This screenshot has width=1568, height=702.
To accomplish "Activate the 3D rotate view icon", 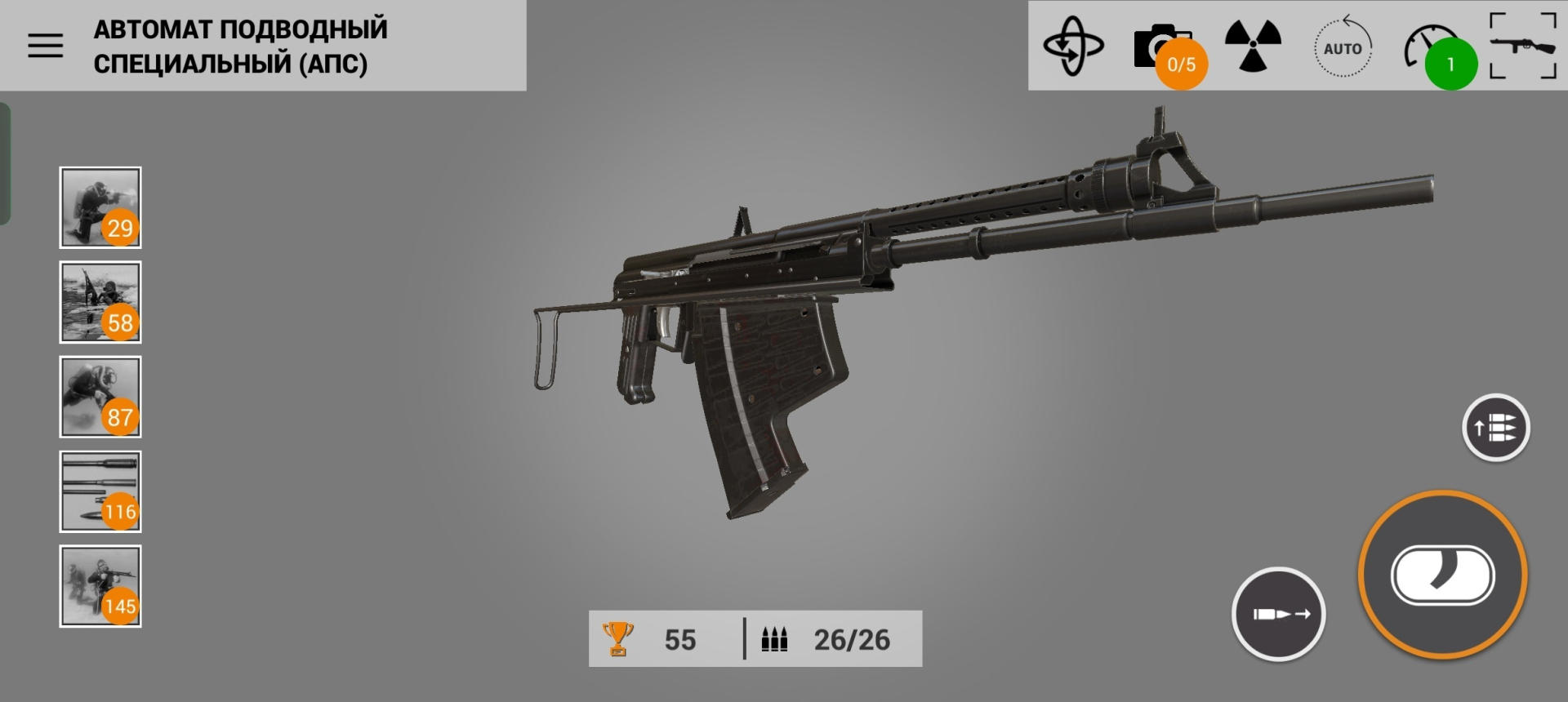I will click(1073, 46).
